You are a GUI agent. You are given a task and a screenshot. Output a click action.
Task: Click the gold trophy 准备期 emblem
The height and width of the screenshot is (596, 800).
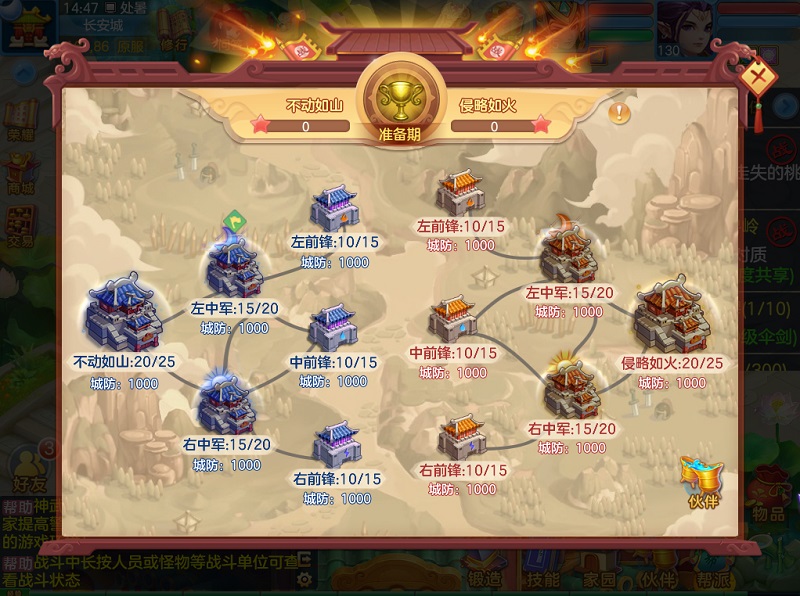399,97
